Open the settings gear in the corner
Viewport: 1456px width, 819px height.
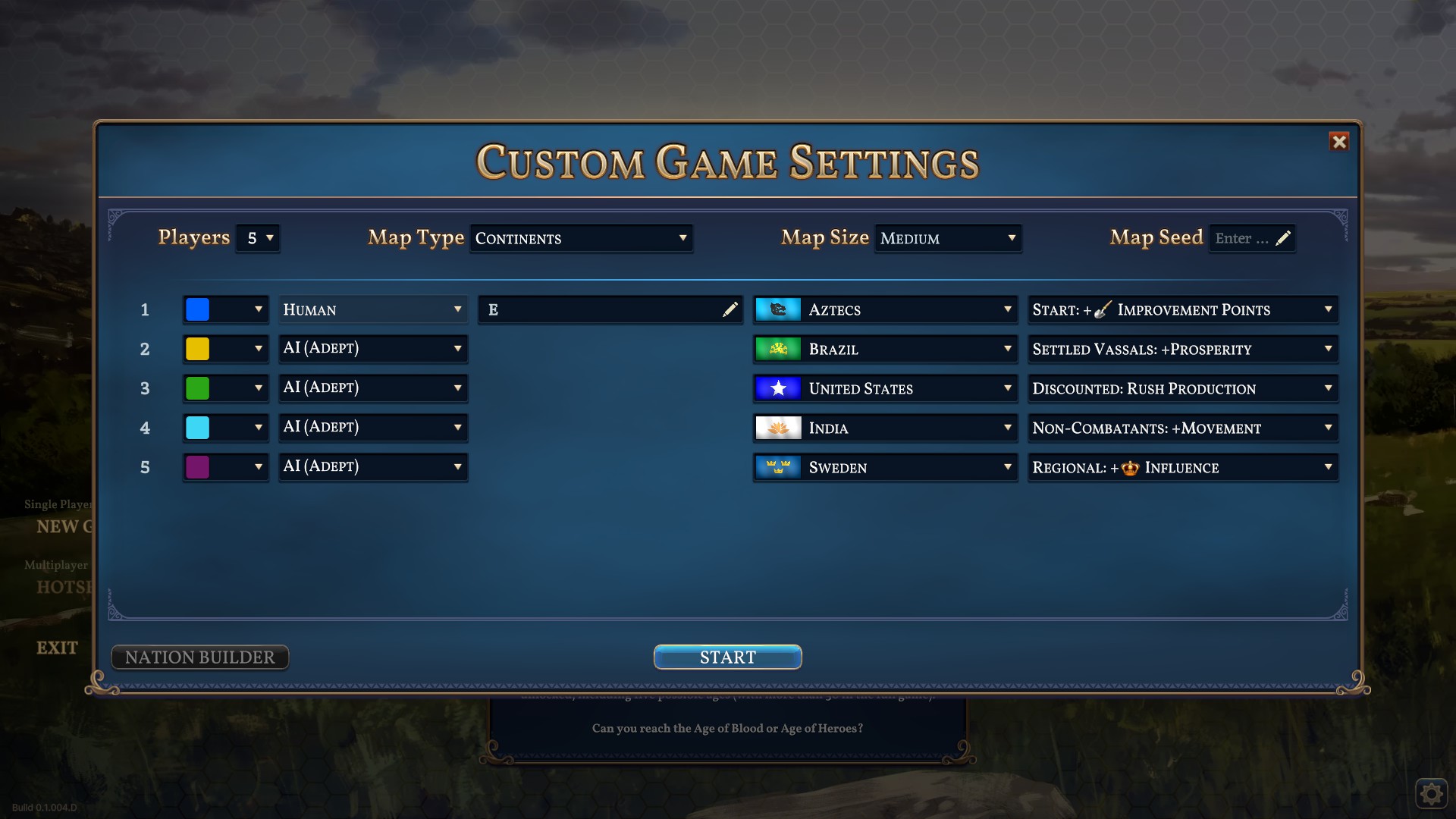pyautogui.click(x=1432, y=793)
